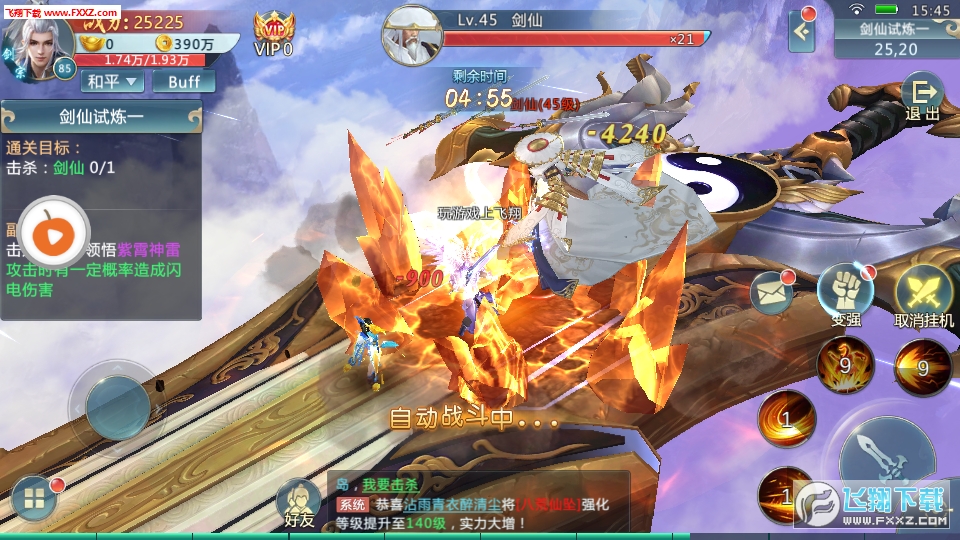
Task: Open the 变强 power-up menu
Action: tap(845, 294)
